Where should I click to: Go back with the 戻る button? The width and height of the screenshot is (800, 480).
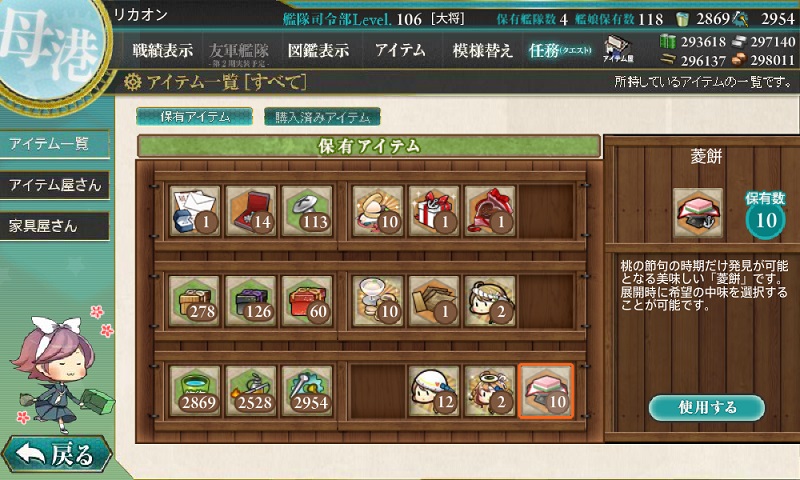(x=56, y=455)
